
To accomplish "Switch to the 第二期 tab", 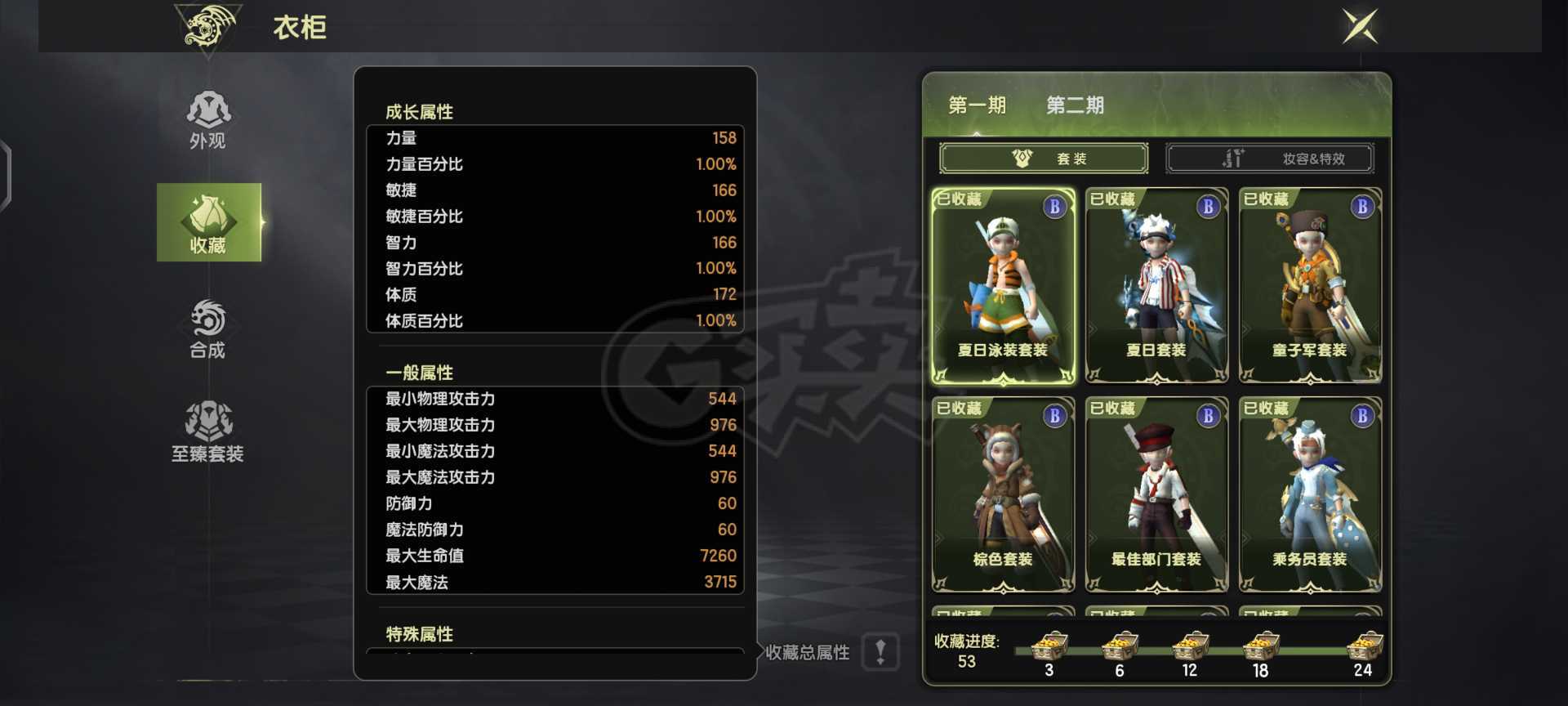I will [x=1076, y=105].
